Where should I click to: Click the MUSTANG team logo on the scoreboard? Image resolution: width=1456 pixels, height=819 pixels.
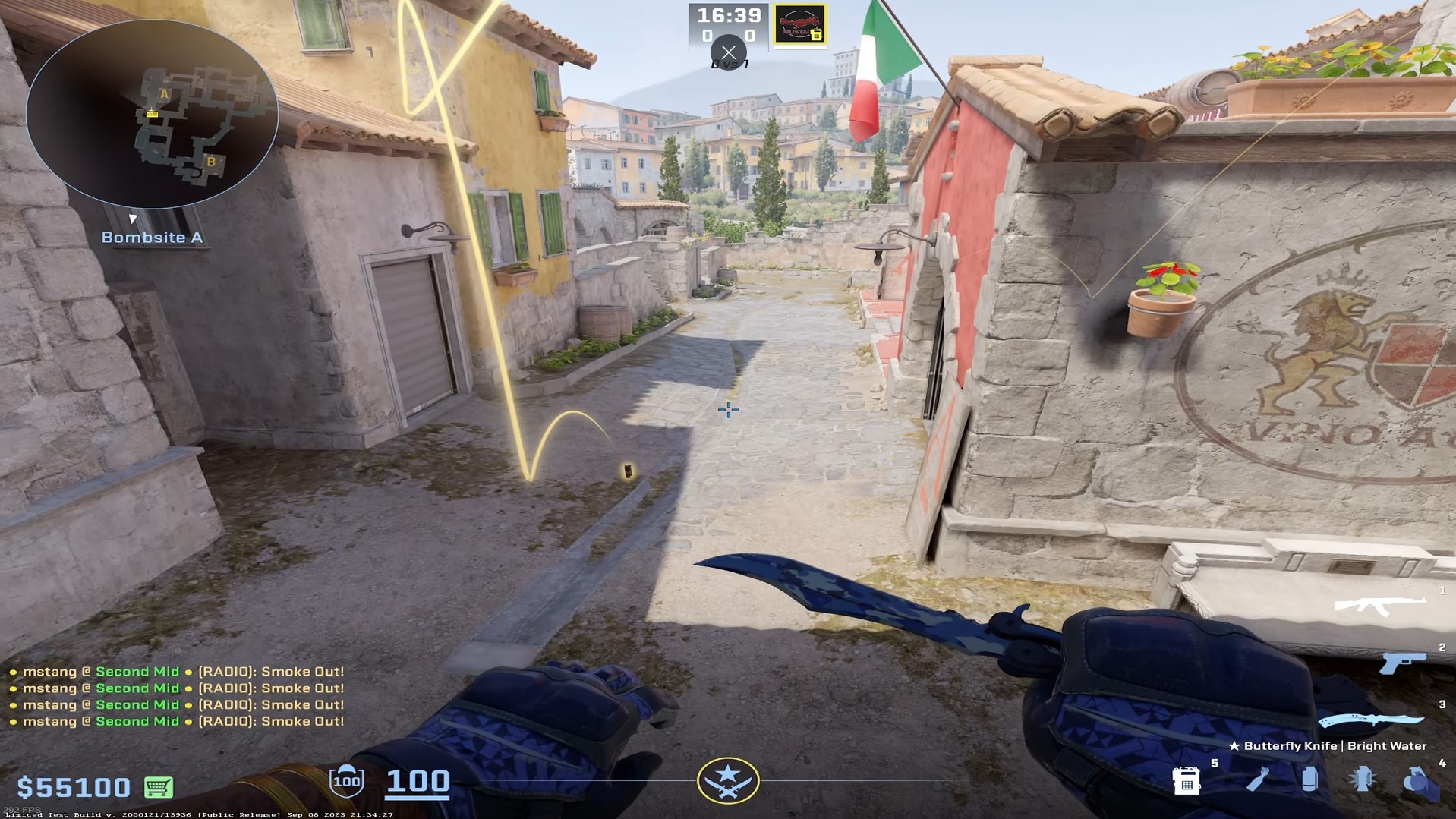coord(799,23)
